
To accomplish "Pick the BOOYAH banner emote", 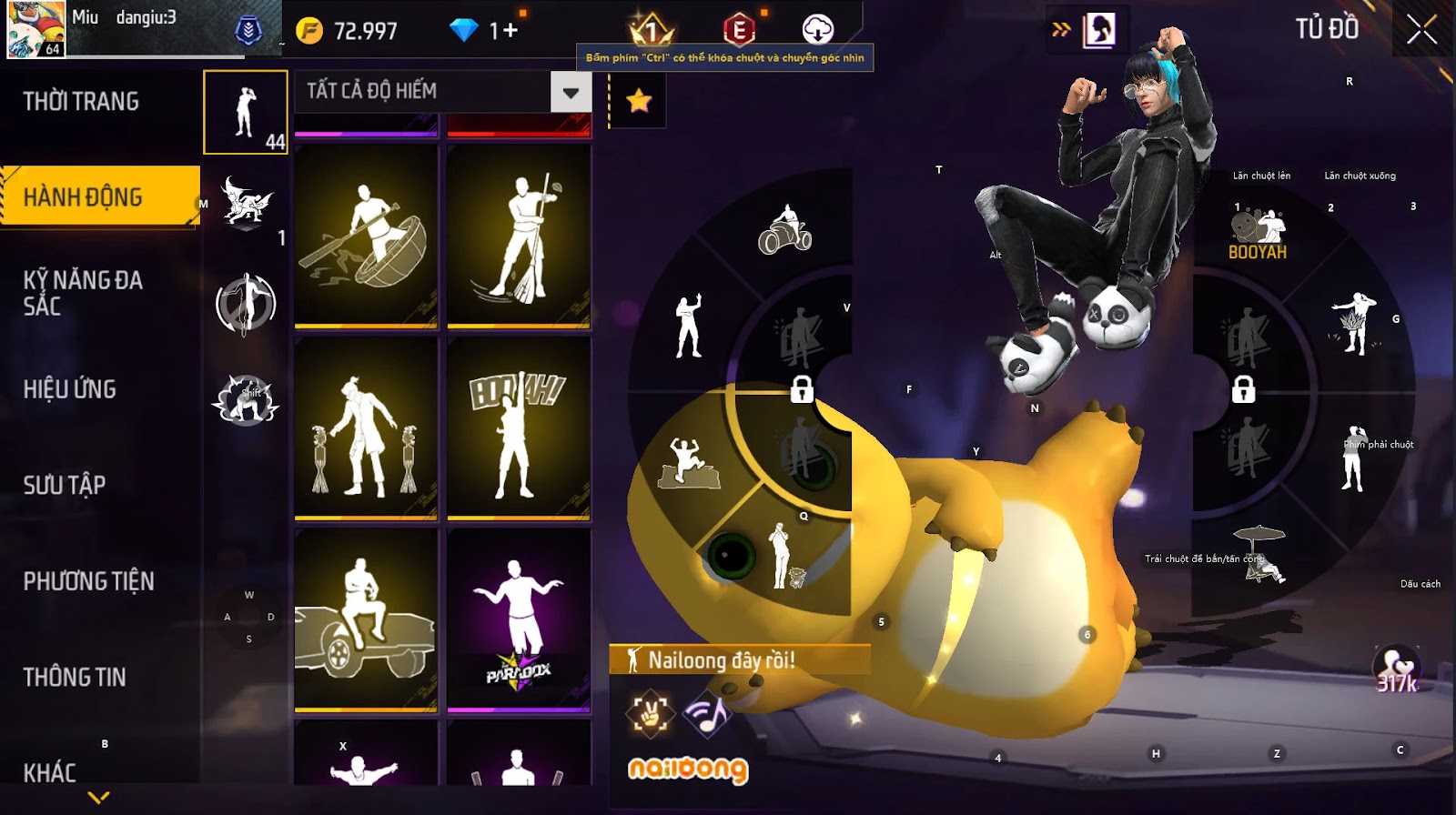I will [519, 428].
